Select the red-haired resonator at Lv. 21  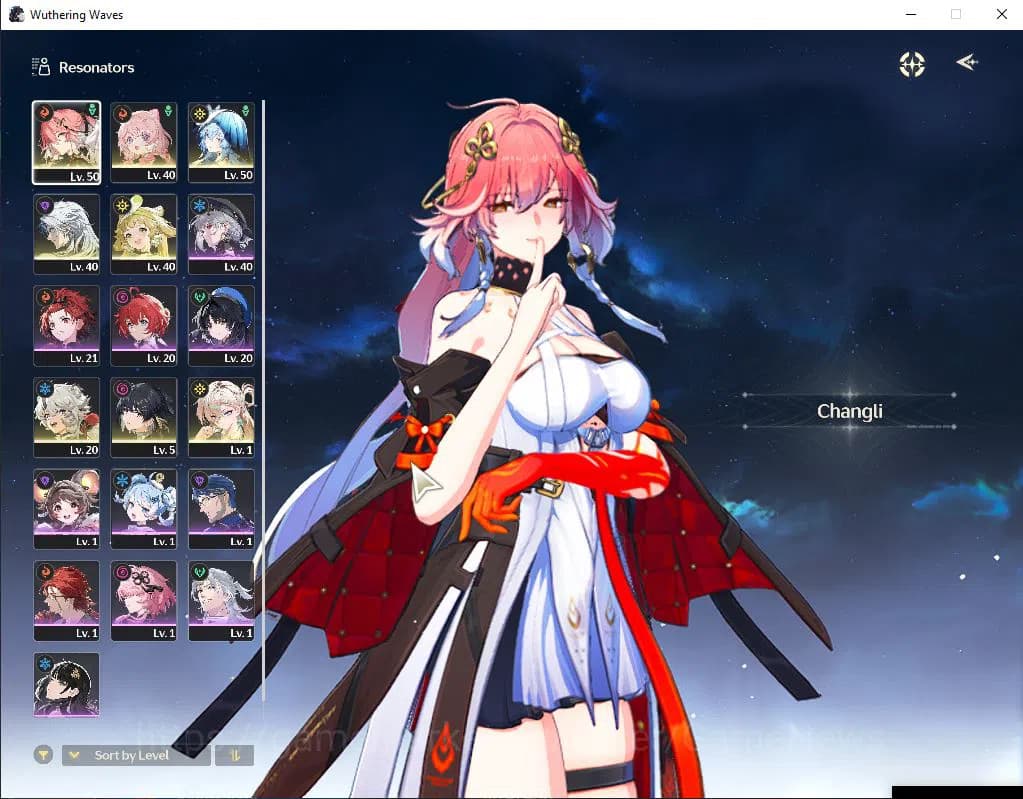[x=66, y=325]
